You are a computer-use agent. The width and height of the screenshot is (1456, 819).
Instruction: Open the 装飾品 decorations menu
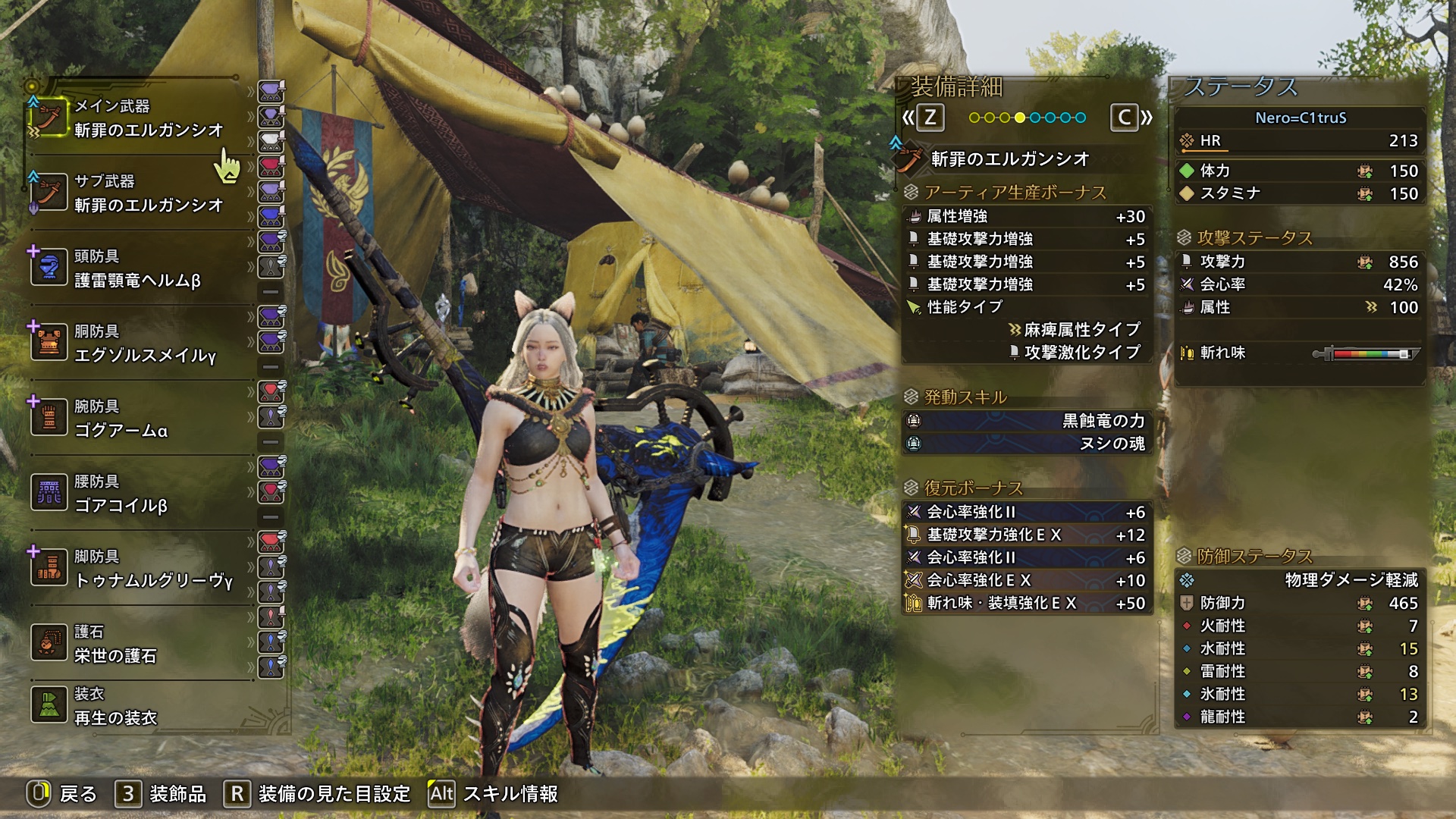tap(161, 794)
